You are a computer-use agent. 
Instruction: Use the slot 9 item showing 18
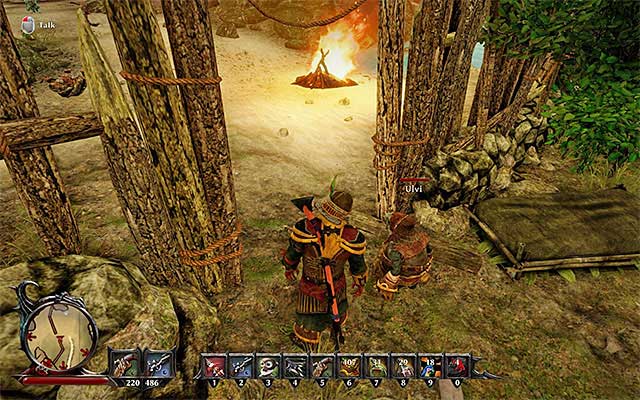pos(430,366)
